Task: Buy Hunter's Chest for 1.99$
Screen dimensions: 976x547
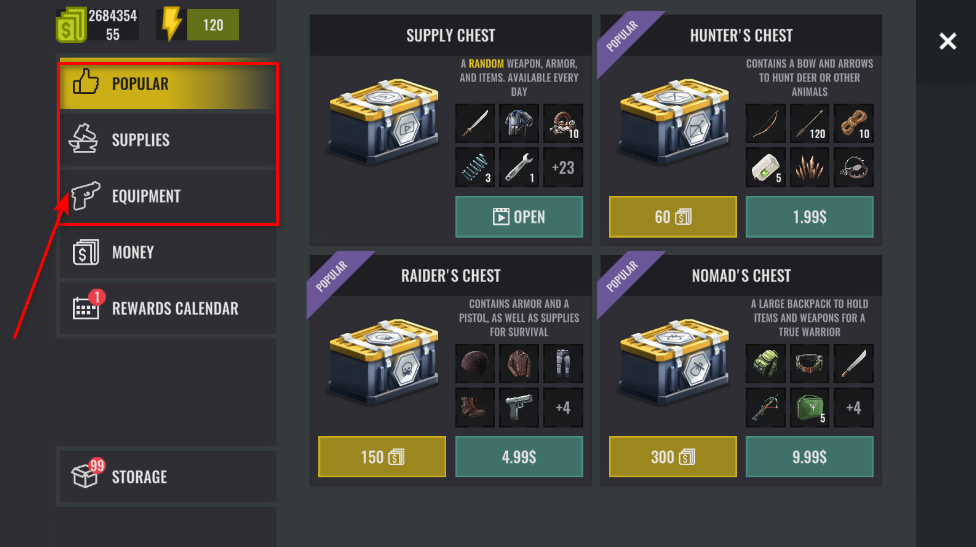Action: tap(809, 217)
